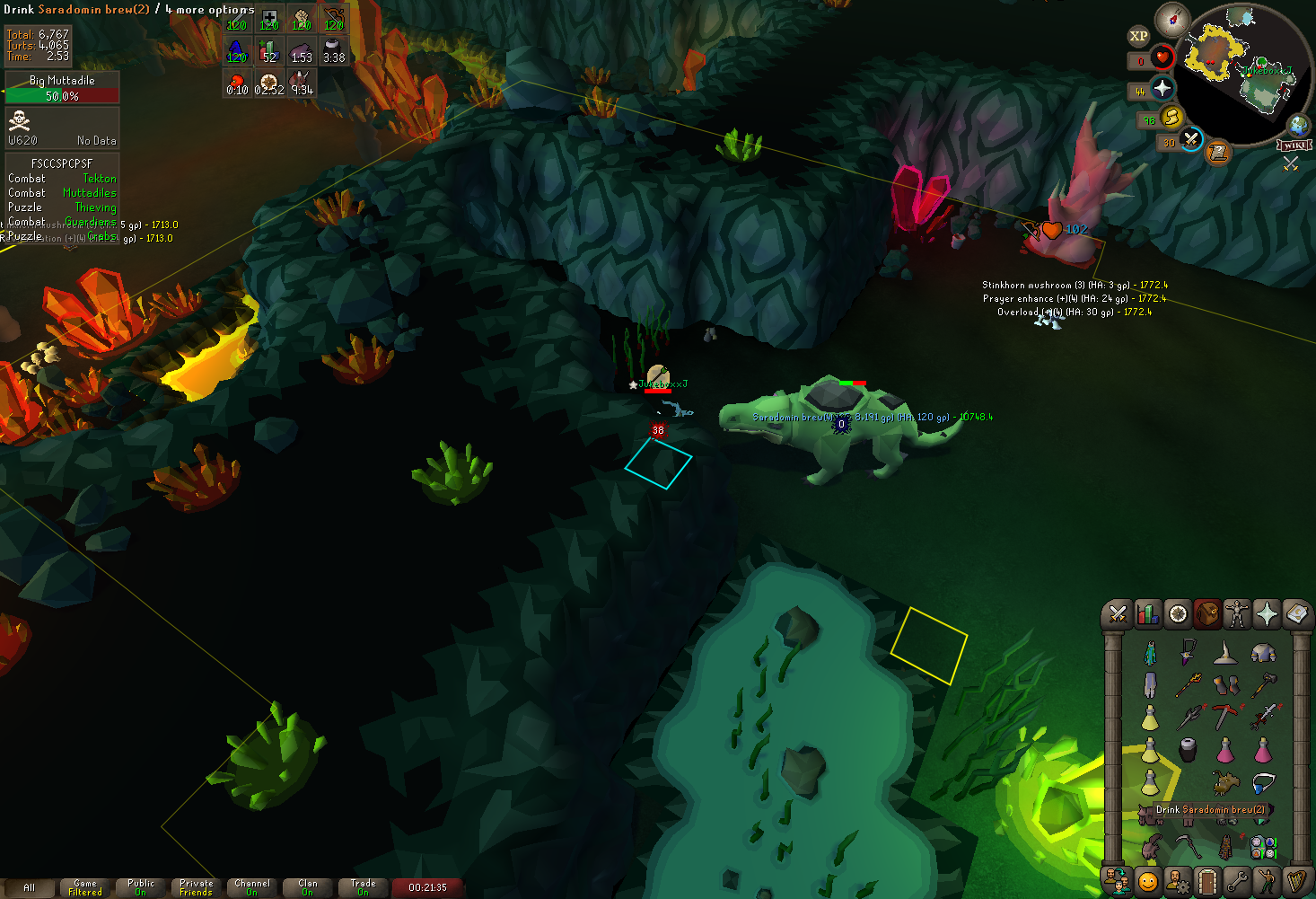Select the scythe in the inventory
1316x899 pixels.
click(x=1188, y=846)
